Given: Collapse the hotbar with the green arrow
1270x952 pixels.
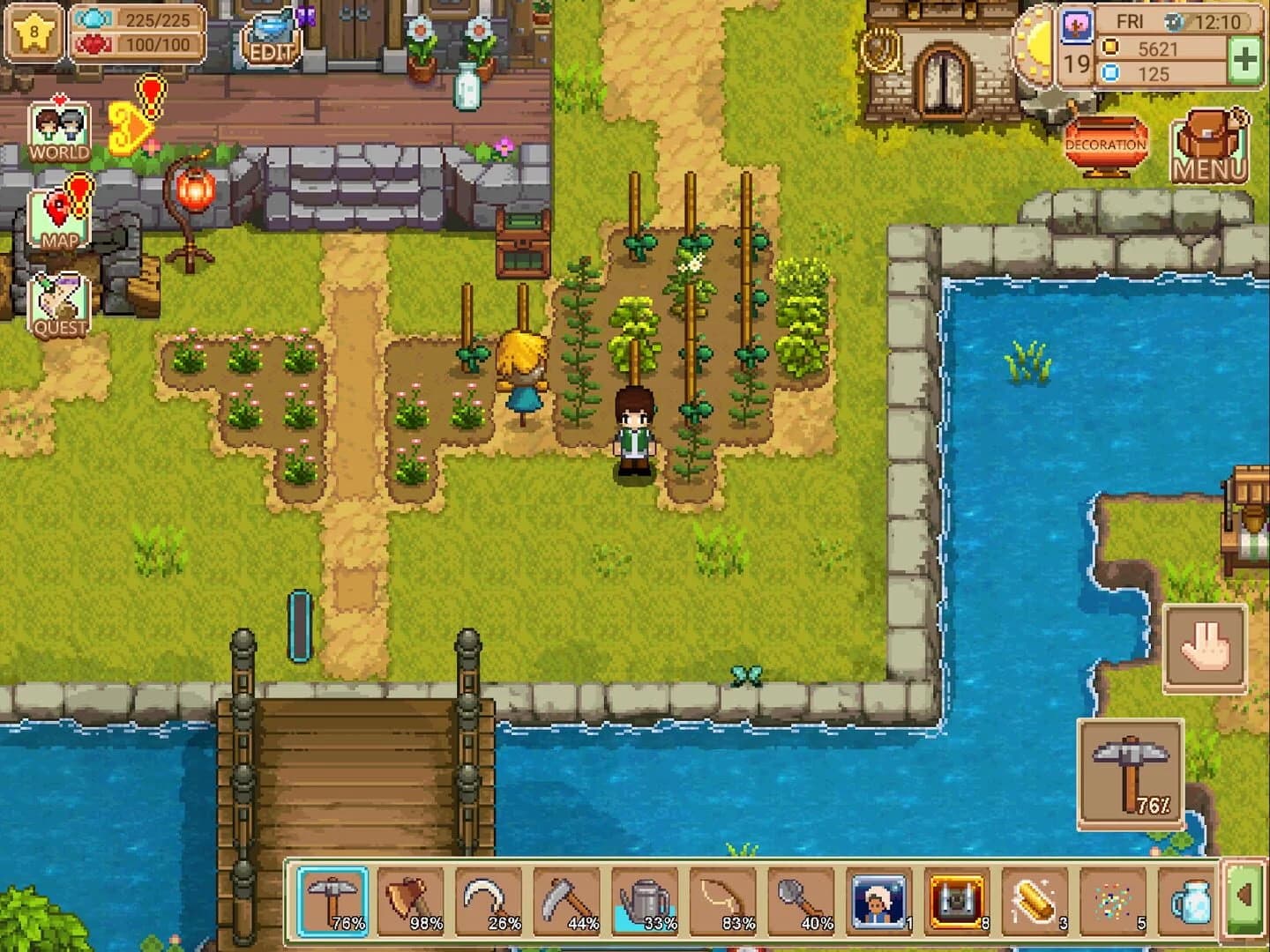Looking at the screenshot, I should click(1244, 899).
